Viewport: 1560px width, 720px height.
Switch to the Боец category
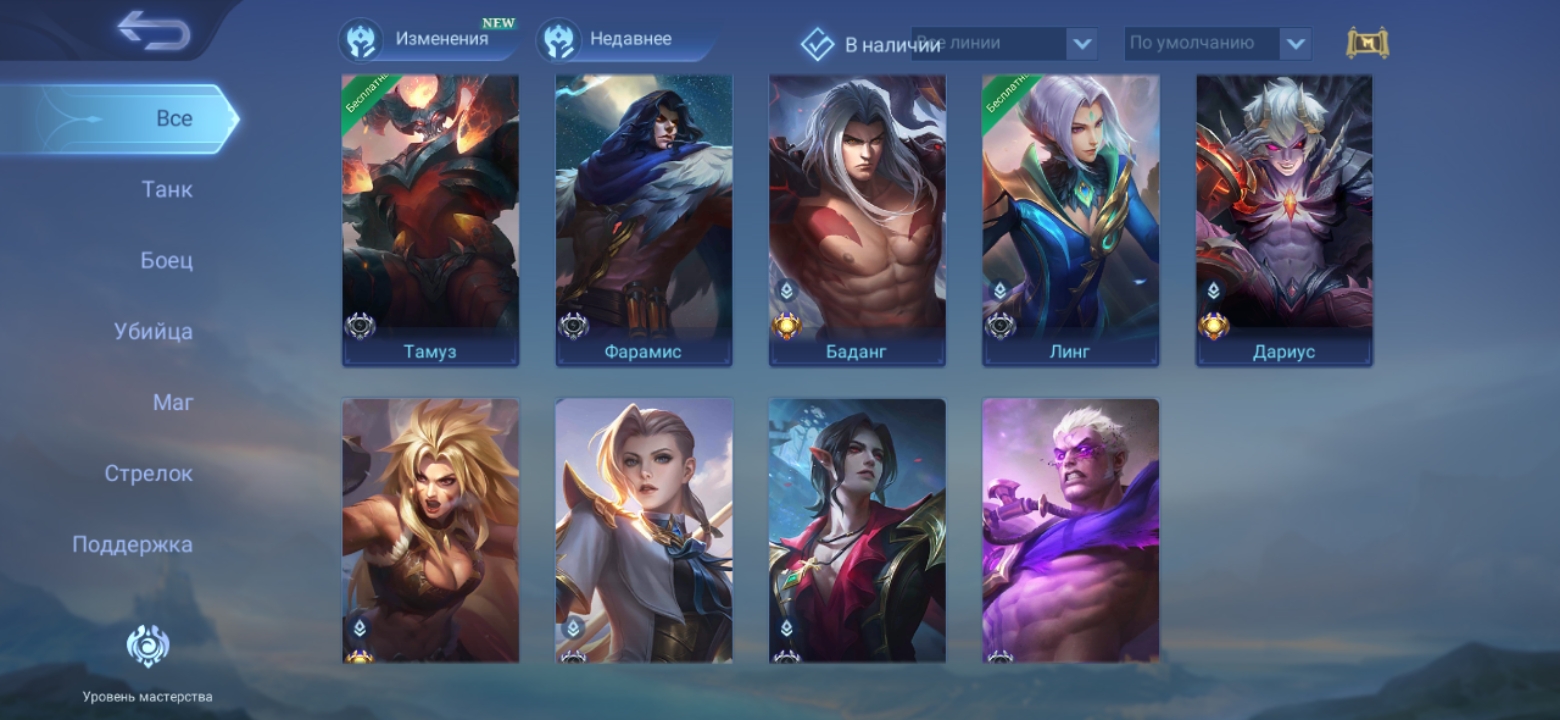tap(166, 260)
